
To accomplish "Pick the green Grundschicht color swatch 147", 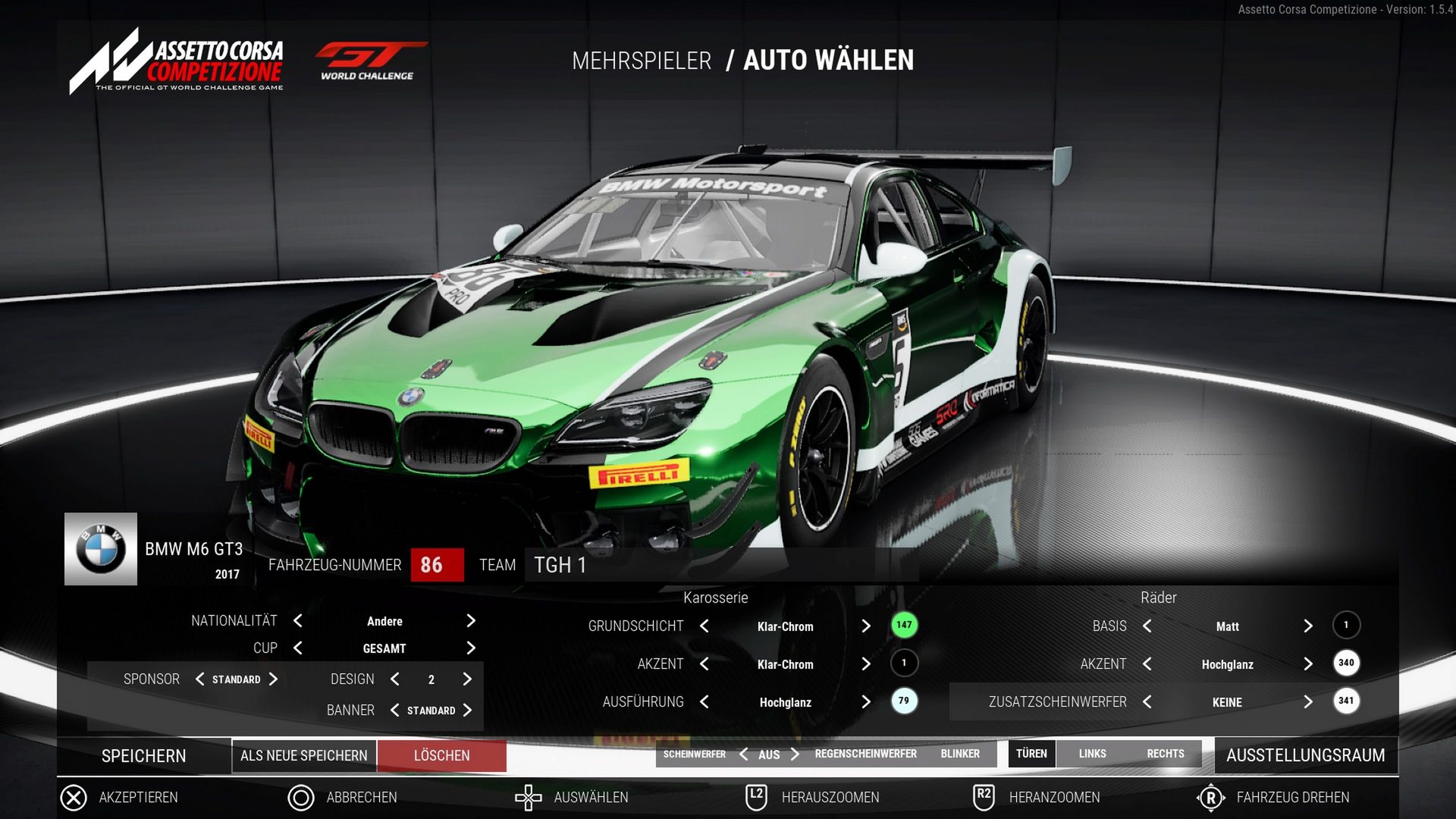I will click(x=904, y=626).
